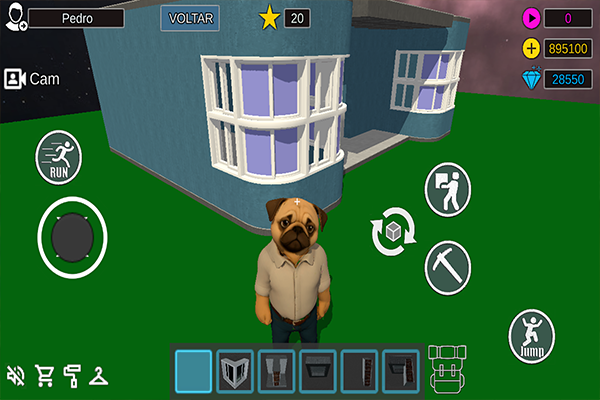Image resolution: width=600 pixels, height=400 pixels.
Task: Open the clothes hanger wardrobe
Action: tap(100, 376)
